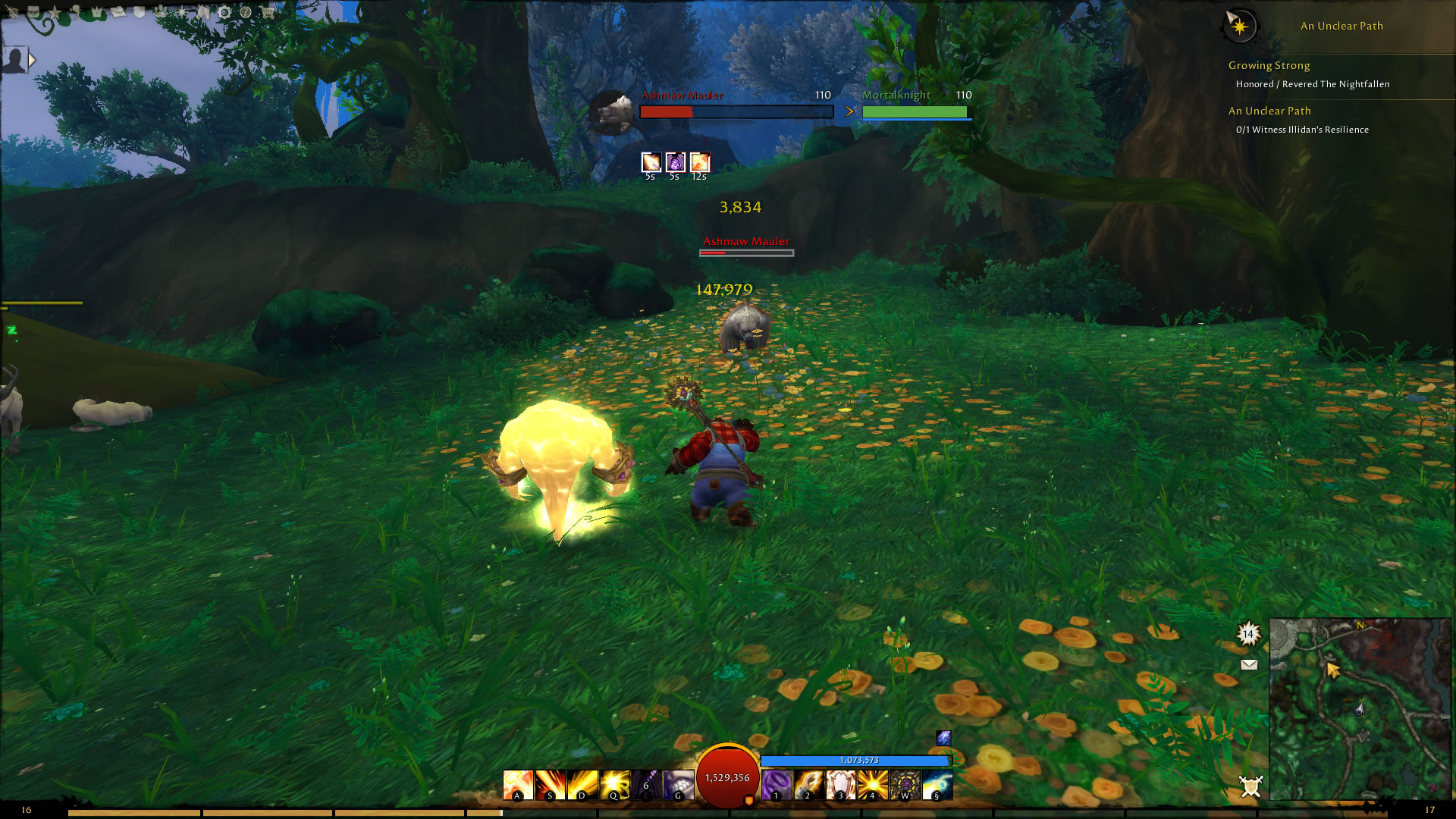Image resolution: width=1456 pixels, height=819 pixels.
Task: Open the shop cart icon
Action: 268,12
